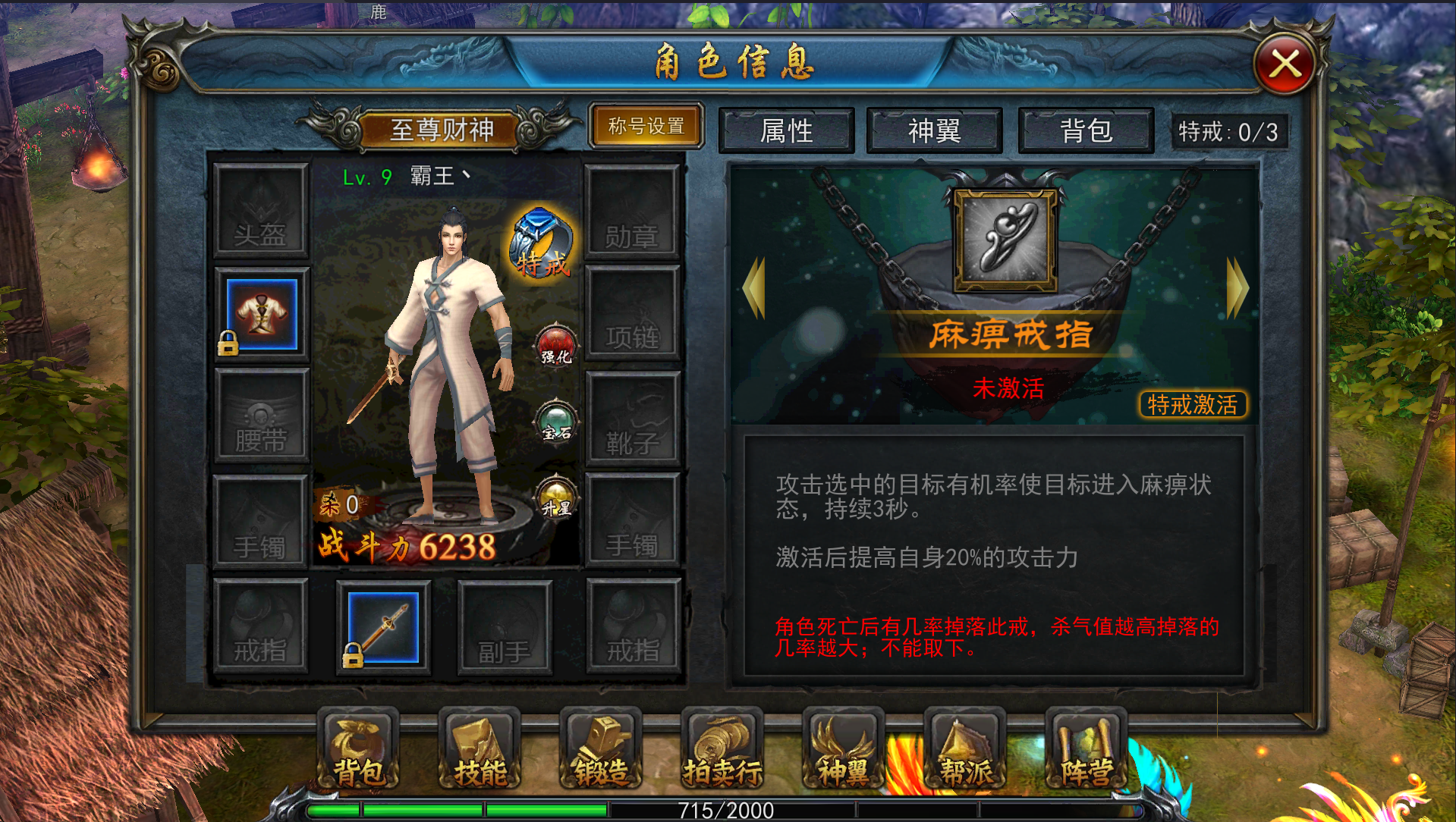Open the 称号设置 title settings button
The height and width of the screenshot is (822, 1456).
click(x=646, y=125)
